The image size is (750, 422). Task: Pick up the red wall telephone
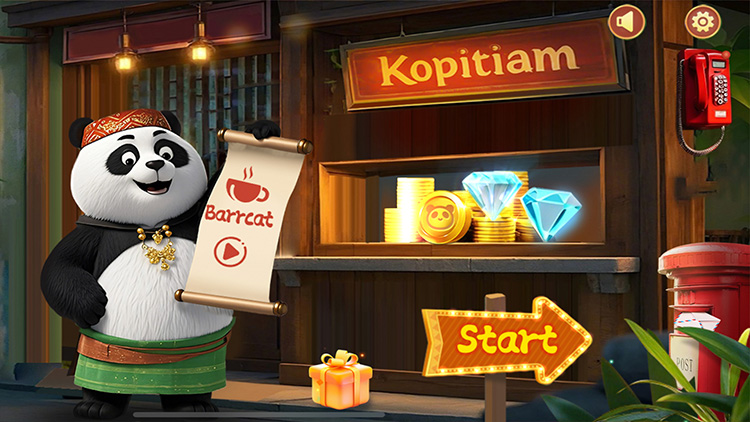point(705,88)
